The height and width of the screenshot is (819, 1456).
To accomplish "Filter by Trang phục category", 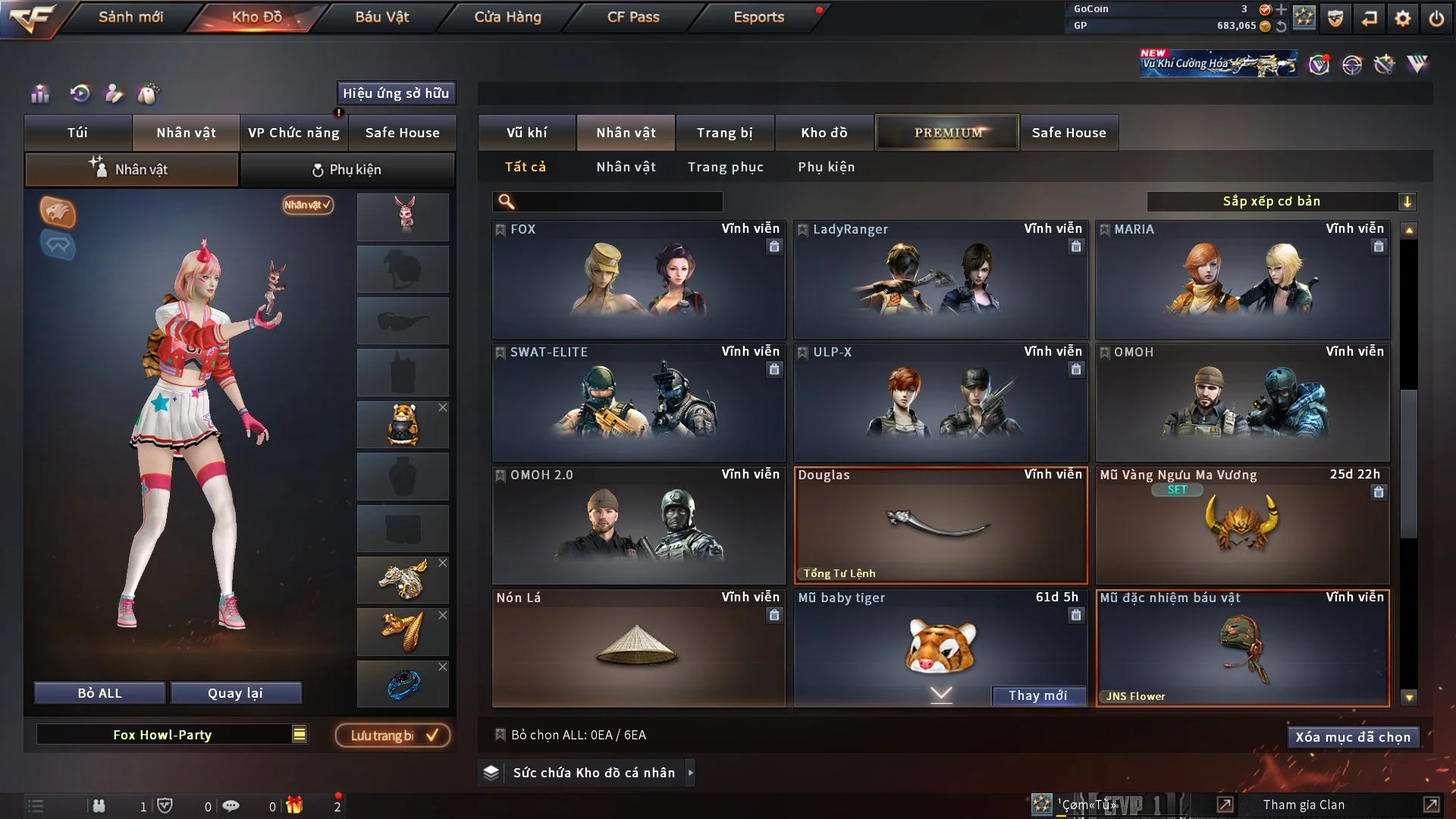I will tap(725, 167).
